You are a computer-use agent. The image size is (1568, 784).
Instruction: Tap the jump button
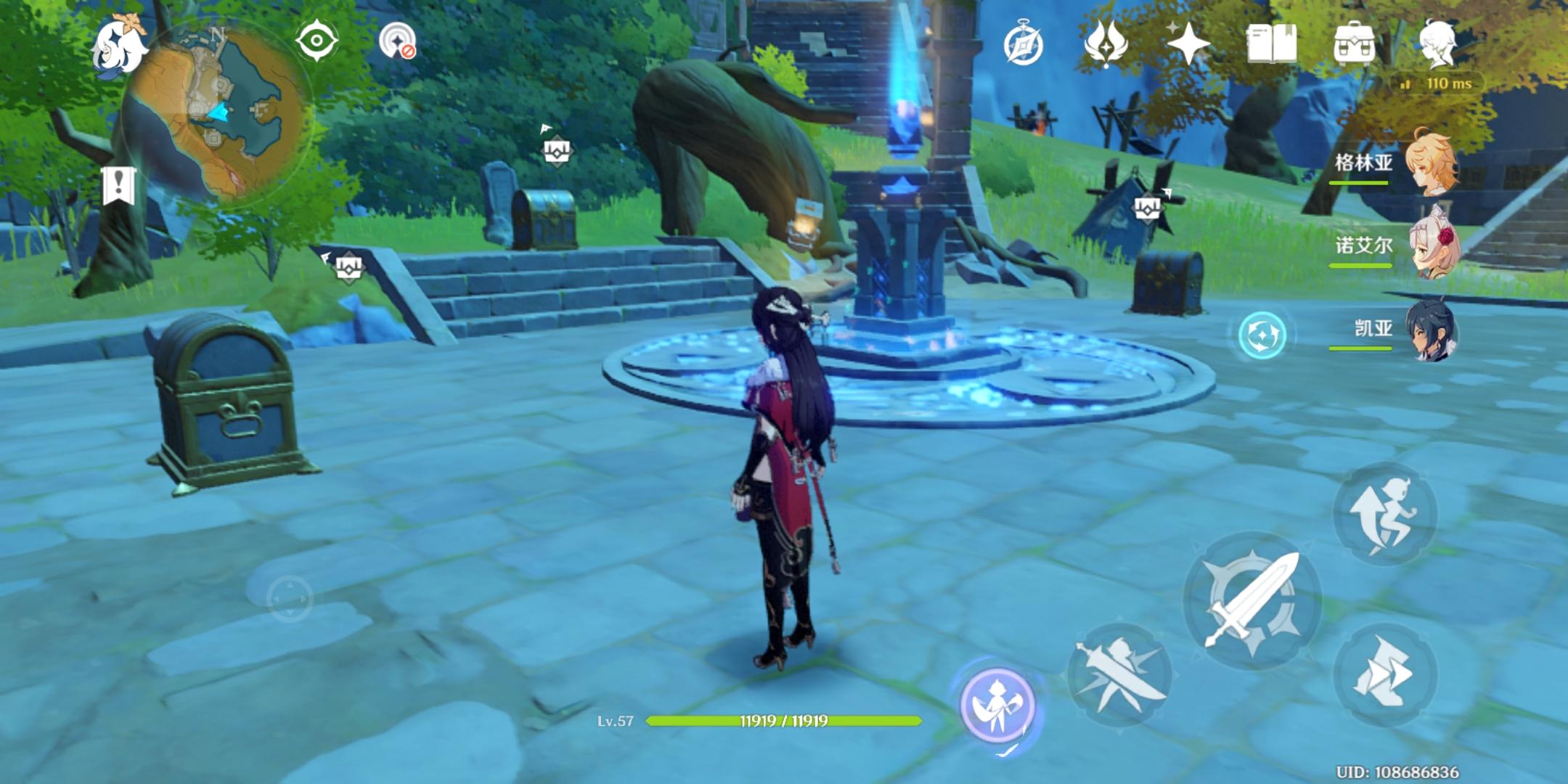point(1384,515)
